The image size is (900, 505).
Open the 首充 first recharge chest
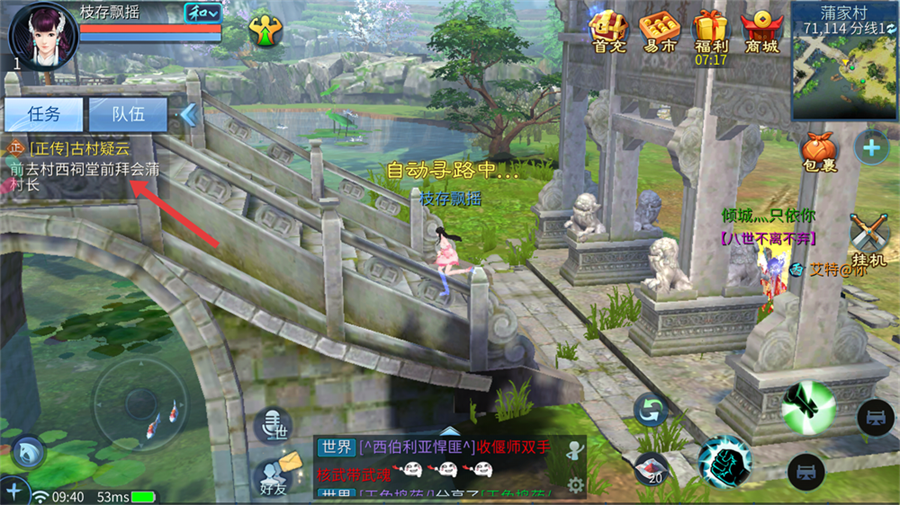(x=609, y=33)
